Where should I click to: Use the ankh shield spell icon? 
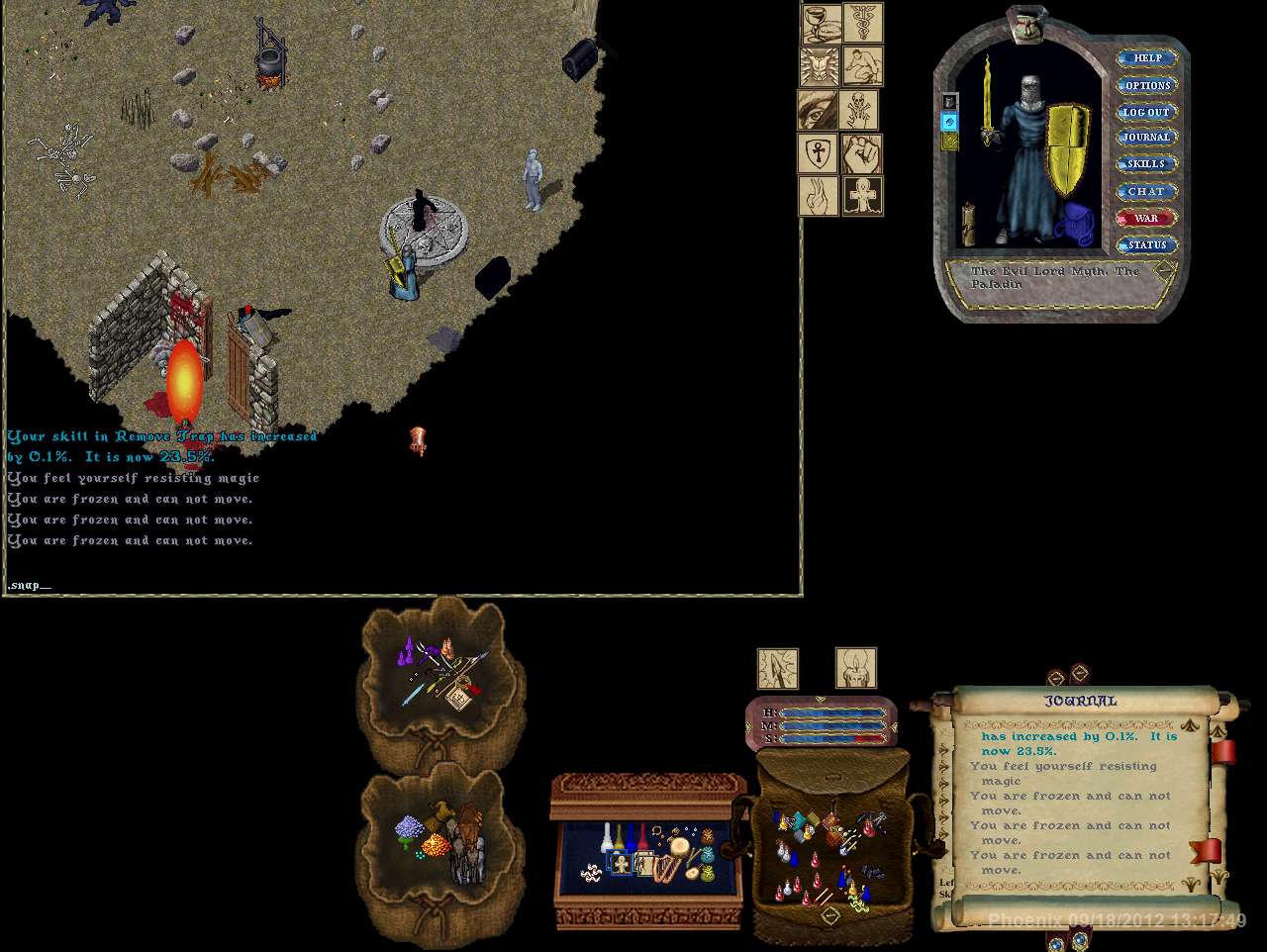click(818, 153)
